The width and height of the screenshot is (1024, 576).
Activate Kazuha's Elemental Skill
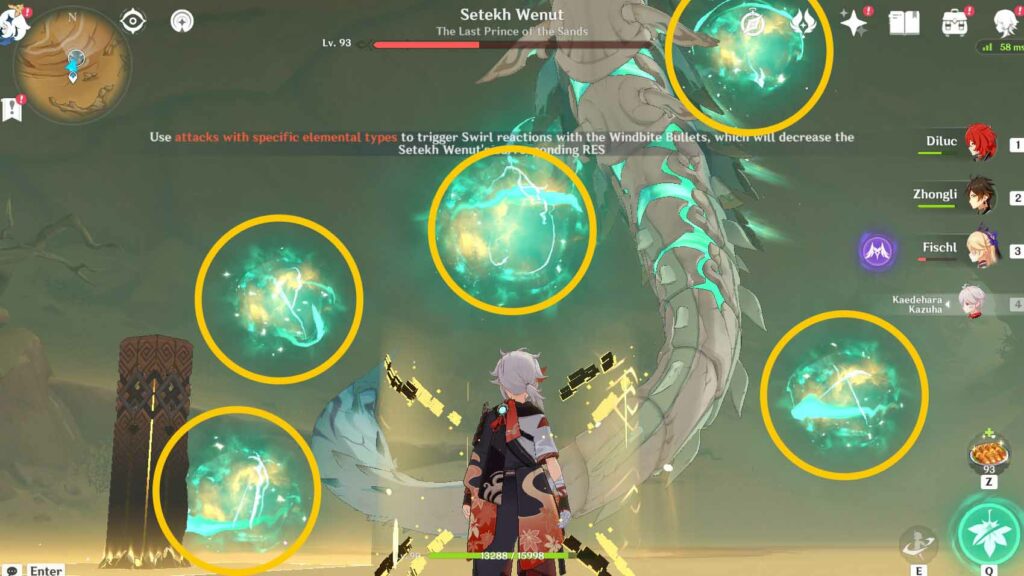click(918, 544)
